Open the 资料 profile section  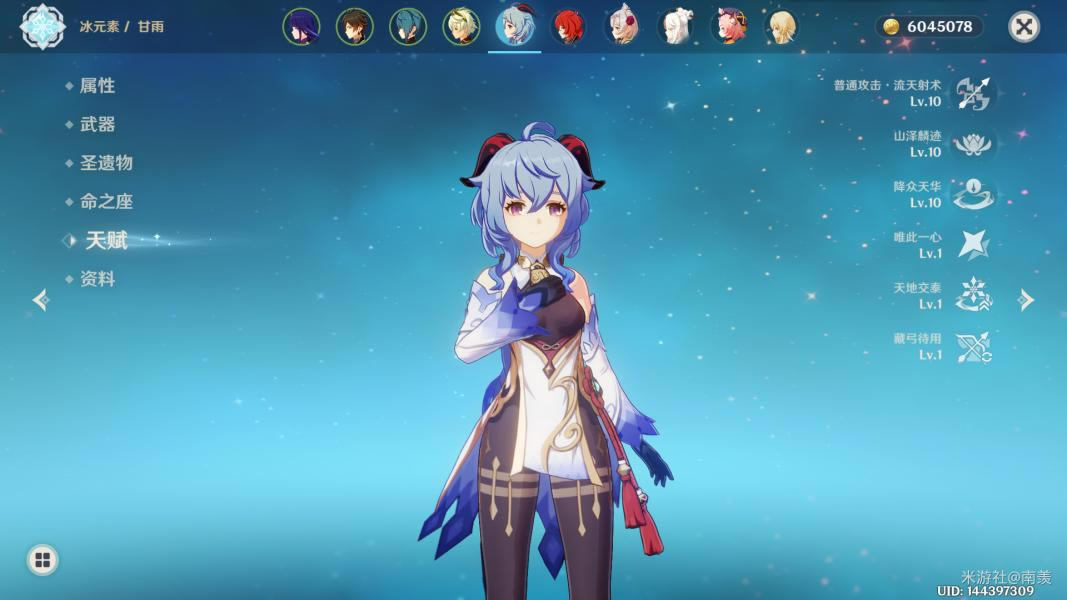pyautogui.click(x=97, y=279)
